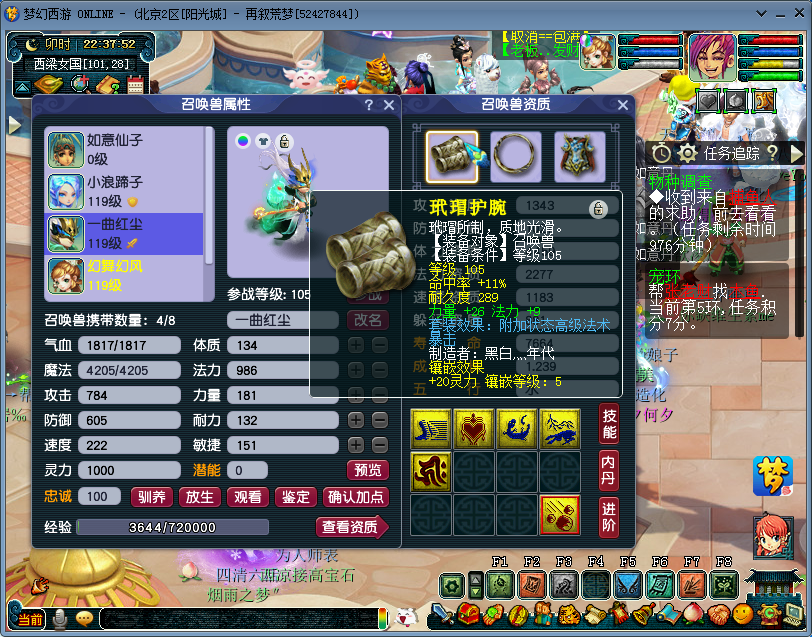Click the 改名 rename button

367,320
